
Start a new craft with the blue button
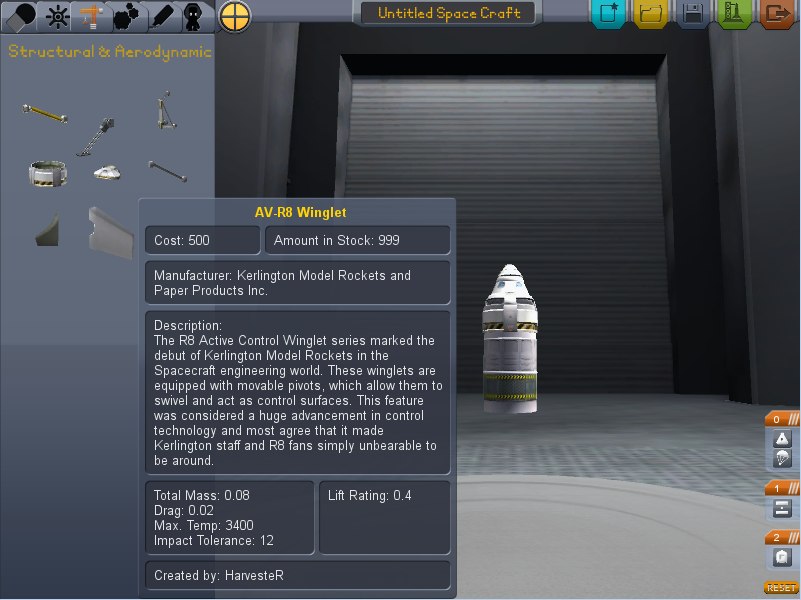608,14
